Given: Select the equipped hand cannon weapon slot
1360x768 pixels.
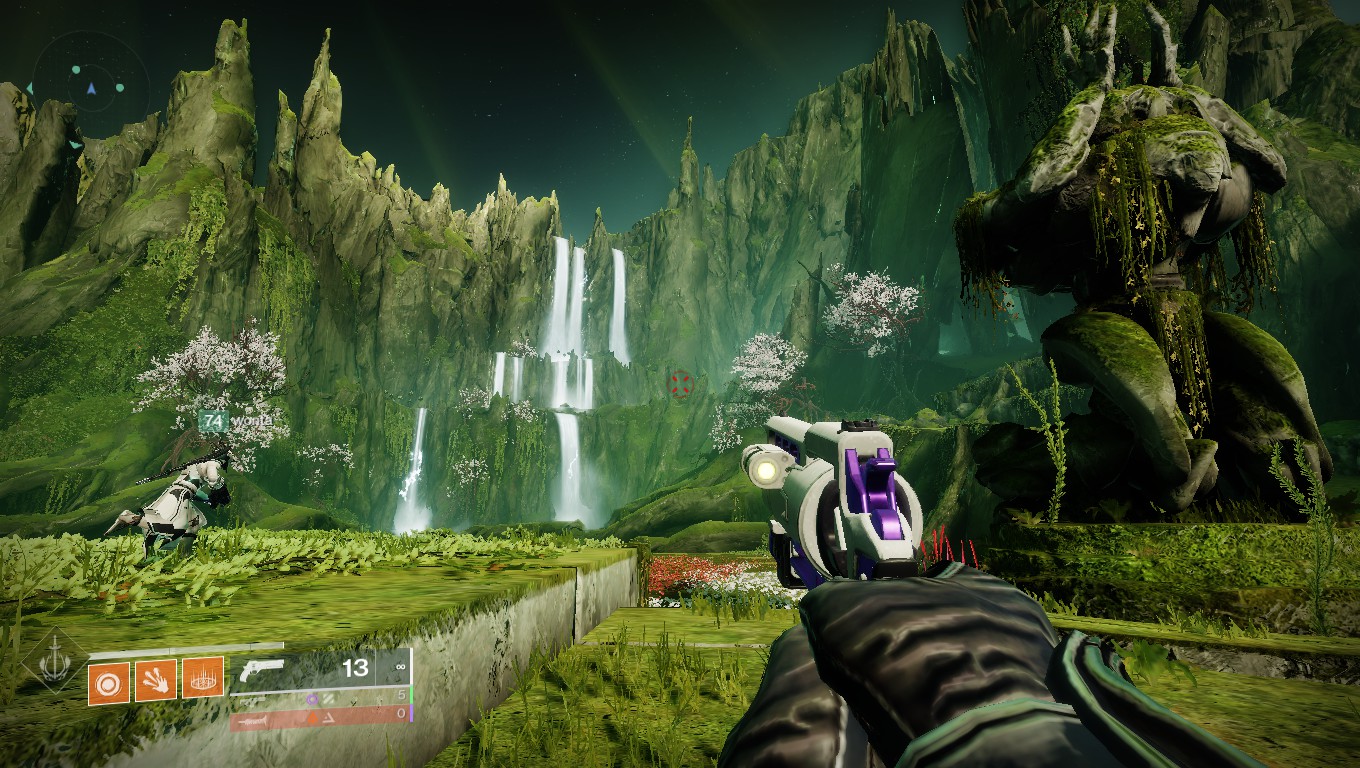Looking at the screenshot, I should click(x=320, y=669).
